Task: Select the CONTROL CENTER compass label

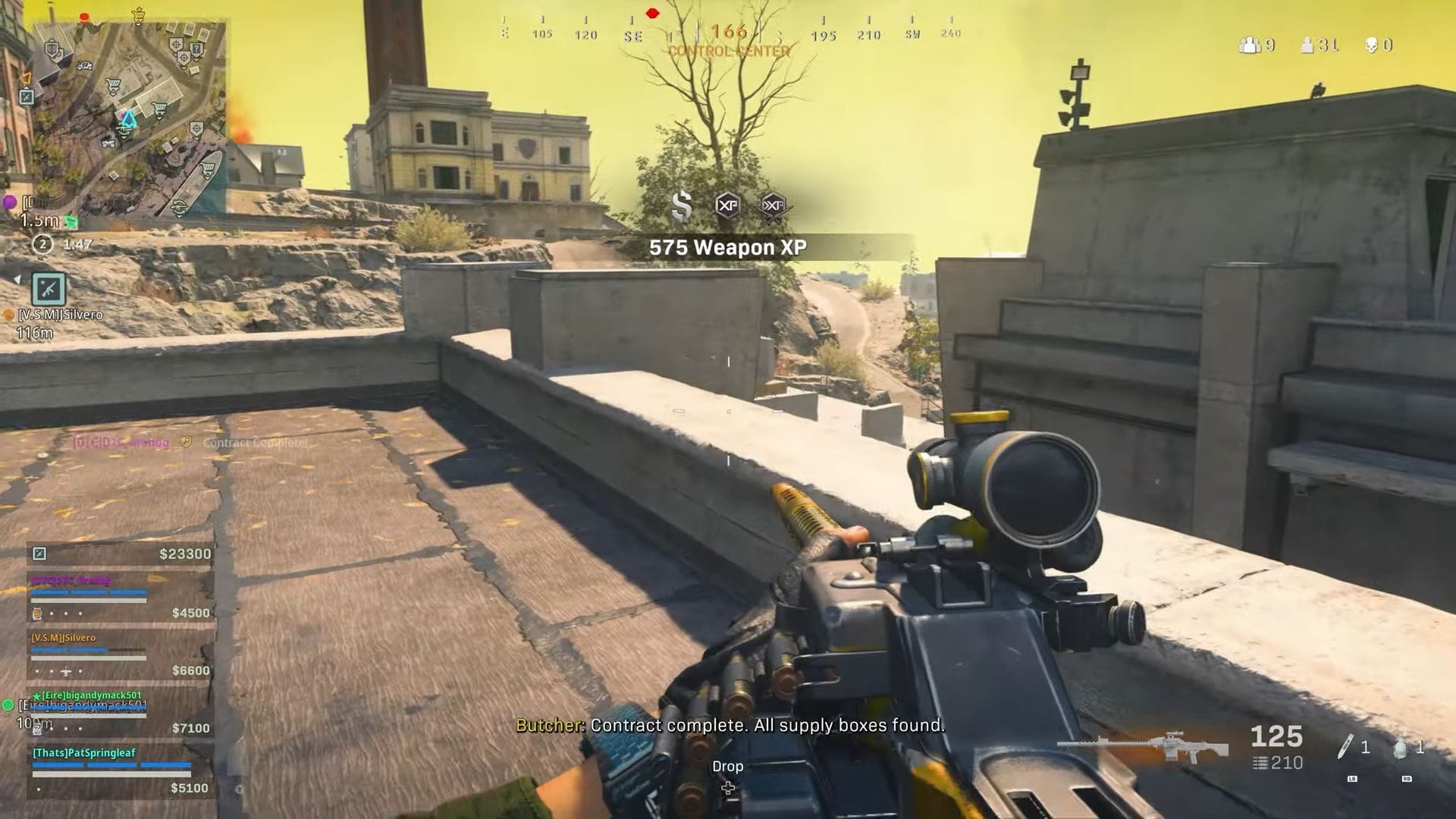Action: 730,52
